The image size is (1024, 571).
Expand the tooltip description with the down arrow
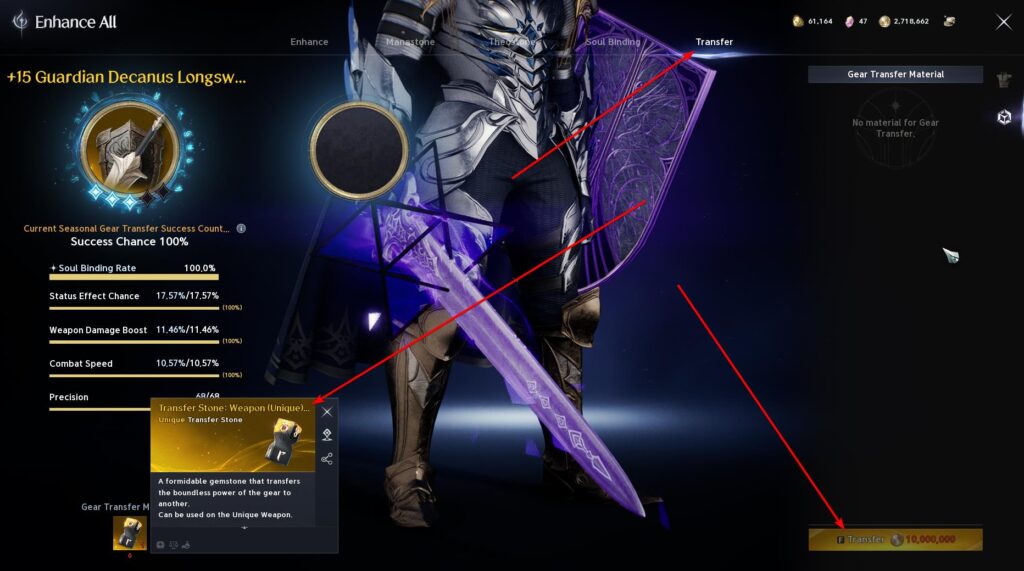click(x=244, y=527)
